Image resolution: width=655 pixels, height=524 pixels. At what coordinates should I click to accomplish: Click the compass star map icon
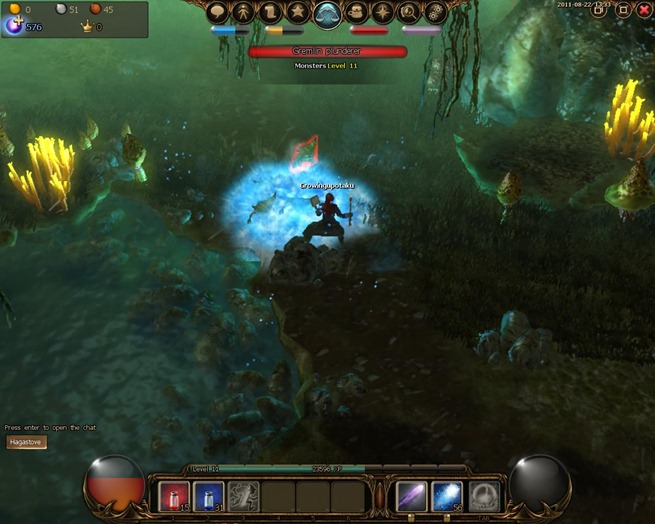click(384, 13)
